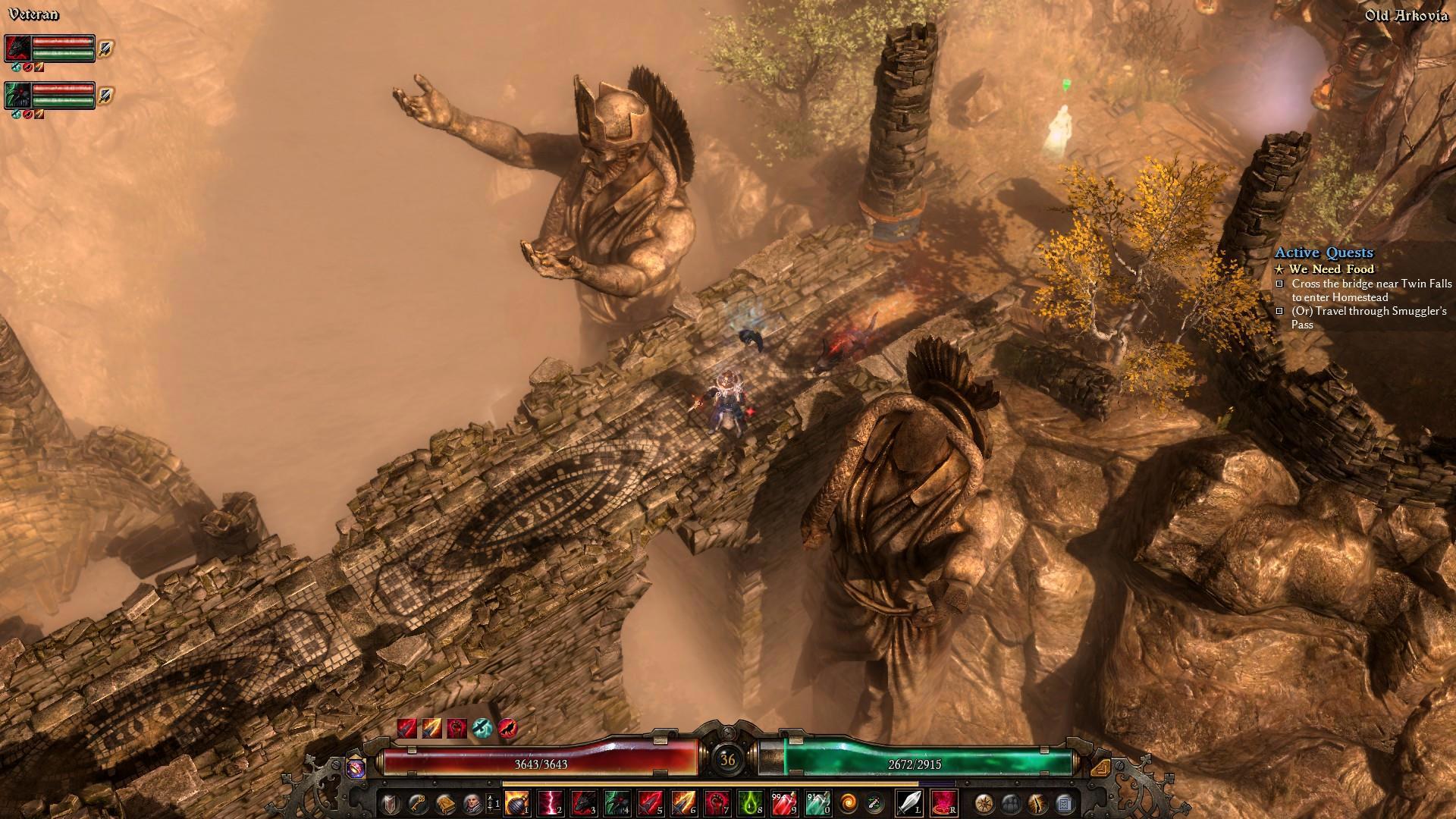Image resolution: width=1456 pixels, height=819 pixels.
Task: Use the green raven skill in slot 4
Action: pos(617,802)
